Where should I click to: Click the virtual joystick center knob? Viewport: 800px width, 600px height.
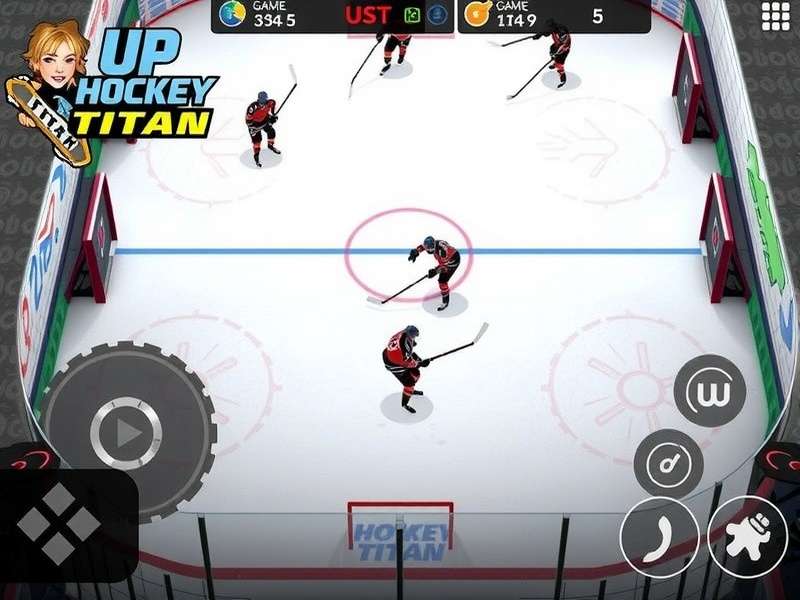tap(126, 433)
